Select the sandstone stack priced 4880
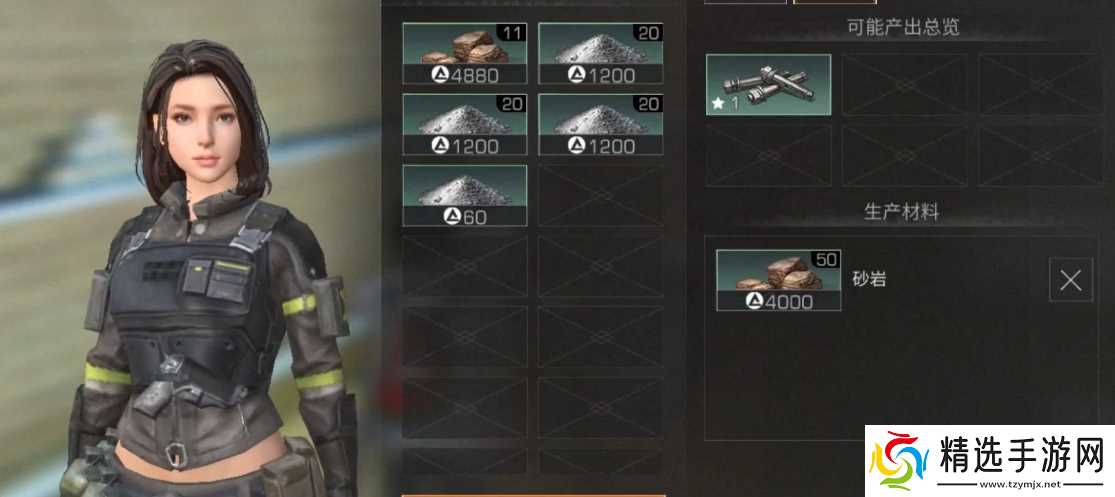 click(x=464, y=54)
